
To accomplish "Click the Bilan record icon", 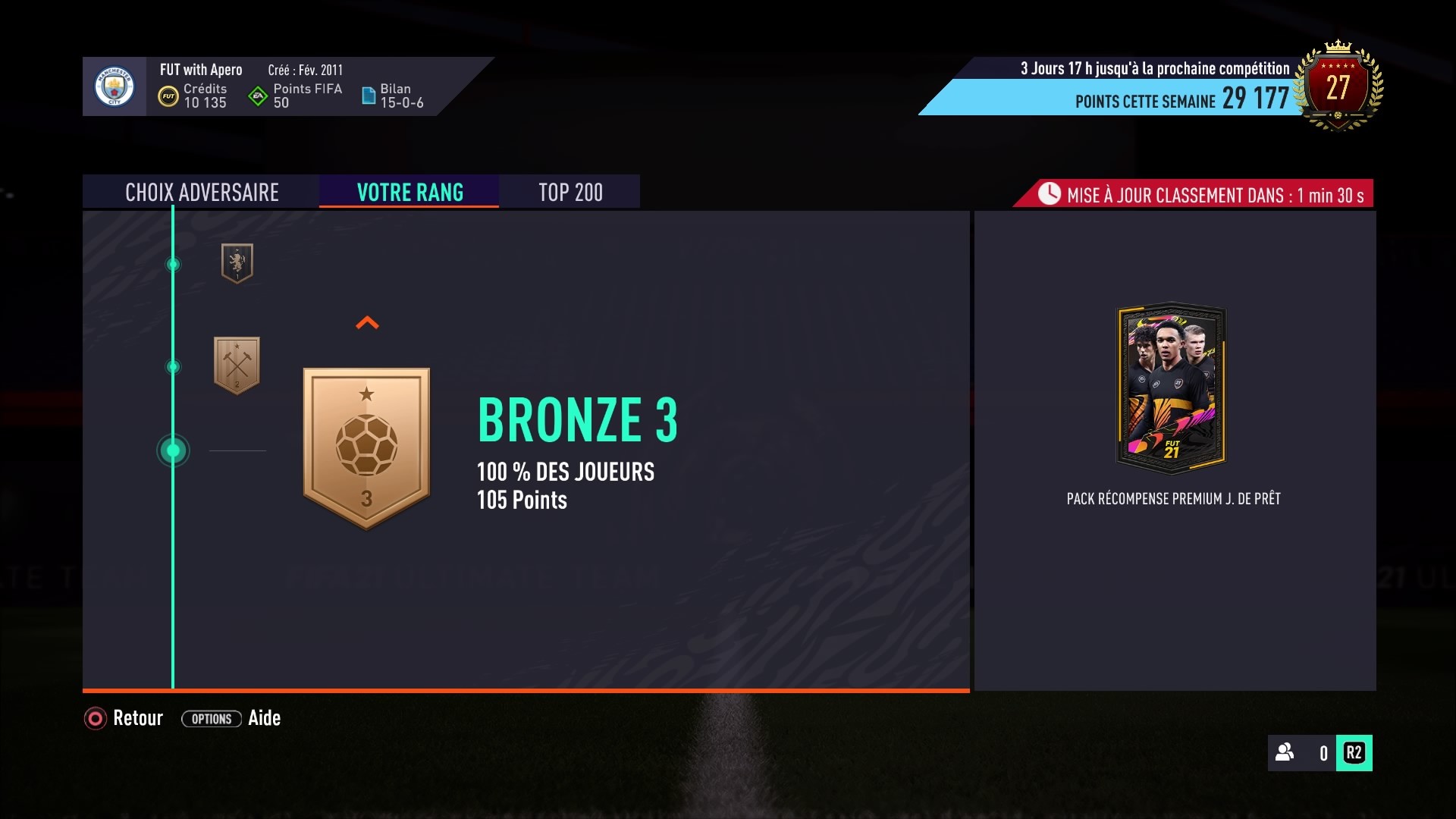I will [x=371, y=95].
